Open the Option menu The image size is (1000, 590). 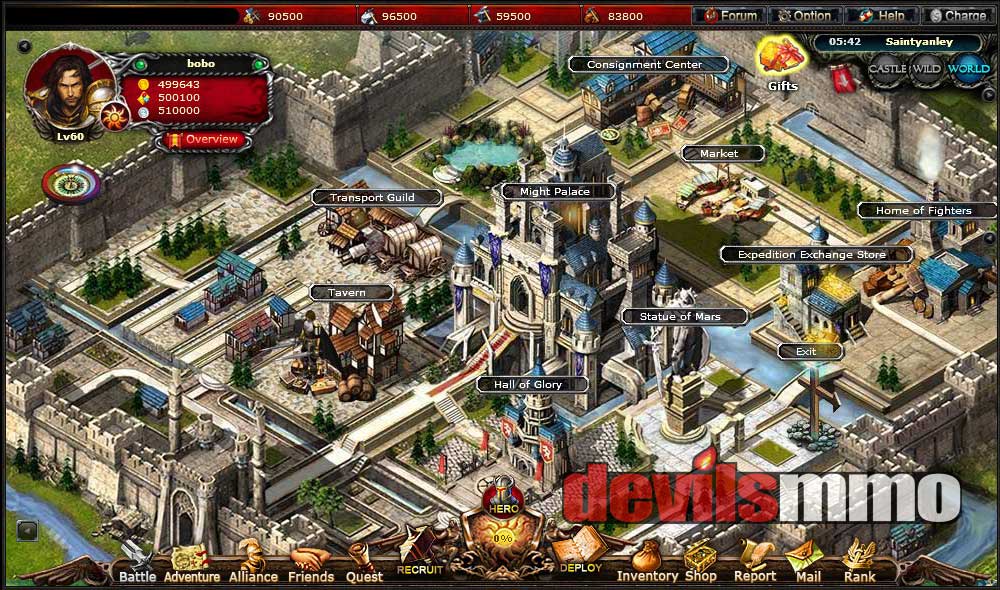click(x=806, y=16)
